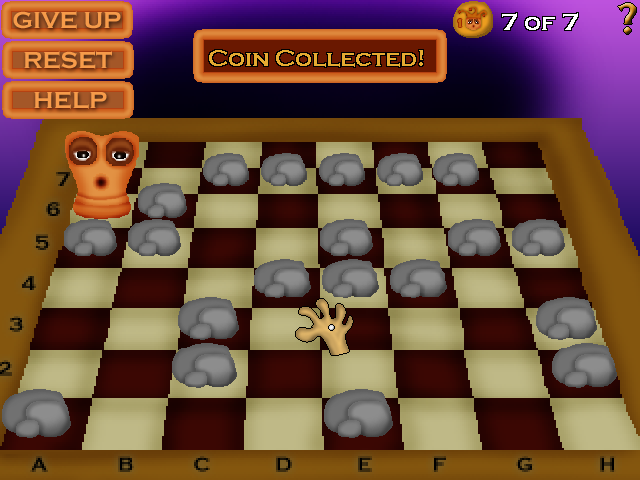The image size is (640, 480).
Task: Open the Help screen
Action: 67,100
